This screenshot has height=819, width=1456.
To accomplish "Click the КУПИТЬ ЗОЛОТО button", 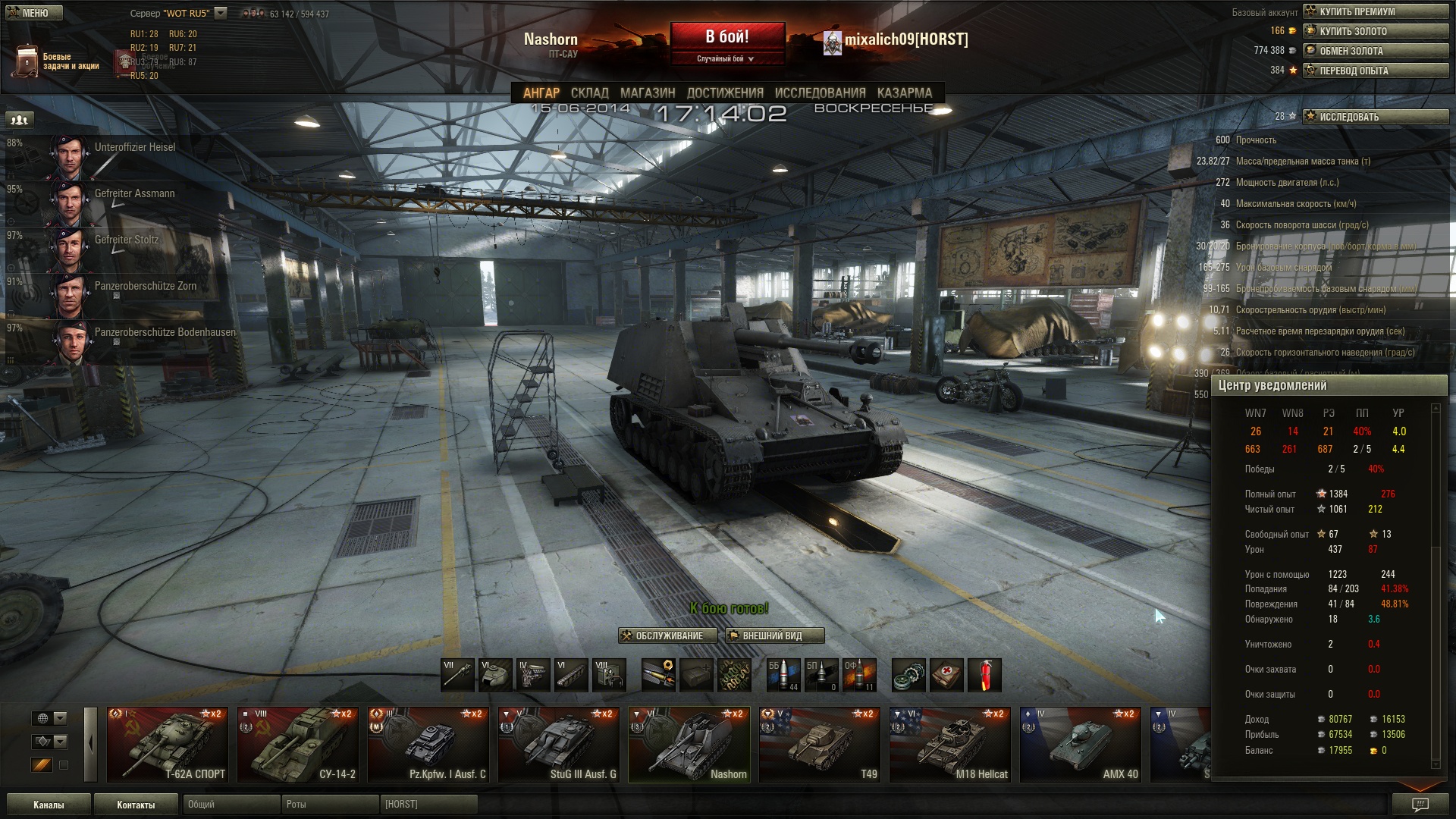I will click(x=1375, y=31).
